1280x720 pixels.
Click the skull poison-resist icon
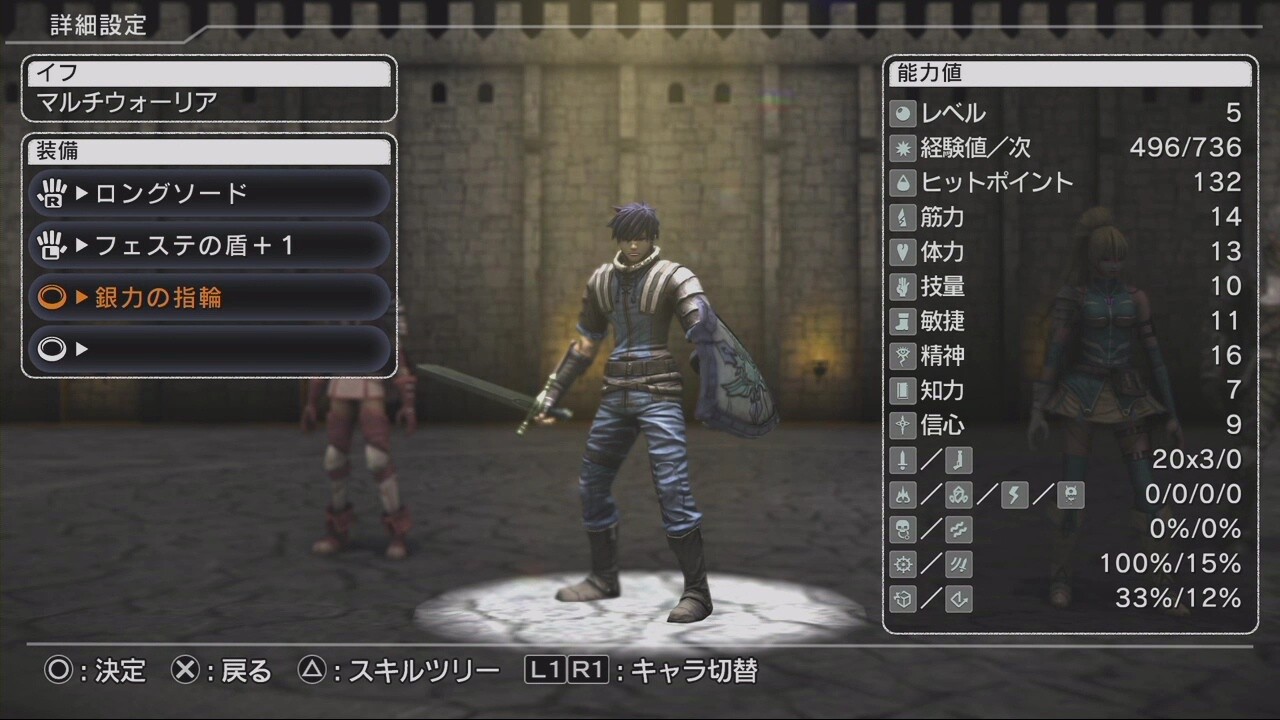[902, 529]
